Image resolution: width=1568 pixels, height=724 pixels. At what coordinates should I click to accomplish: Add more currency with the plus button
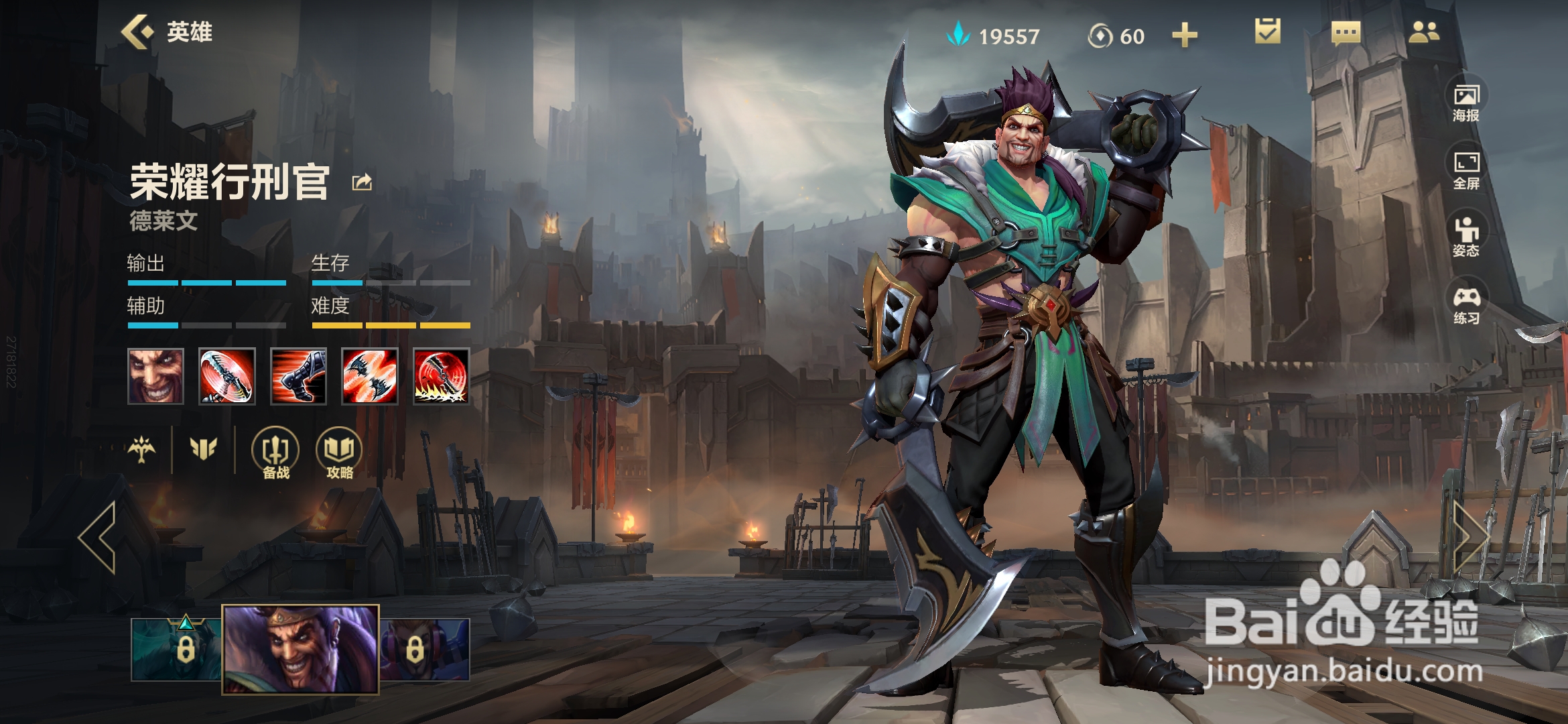tap(1184, 35)
